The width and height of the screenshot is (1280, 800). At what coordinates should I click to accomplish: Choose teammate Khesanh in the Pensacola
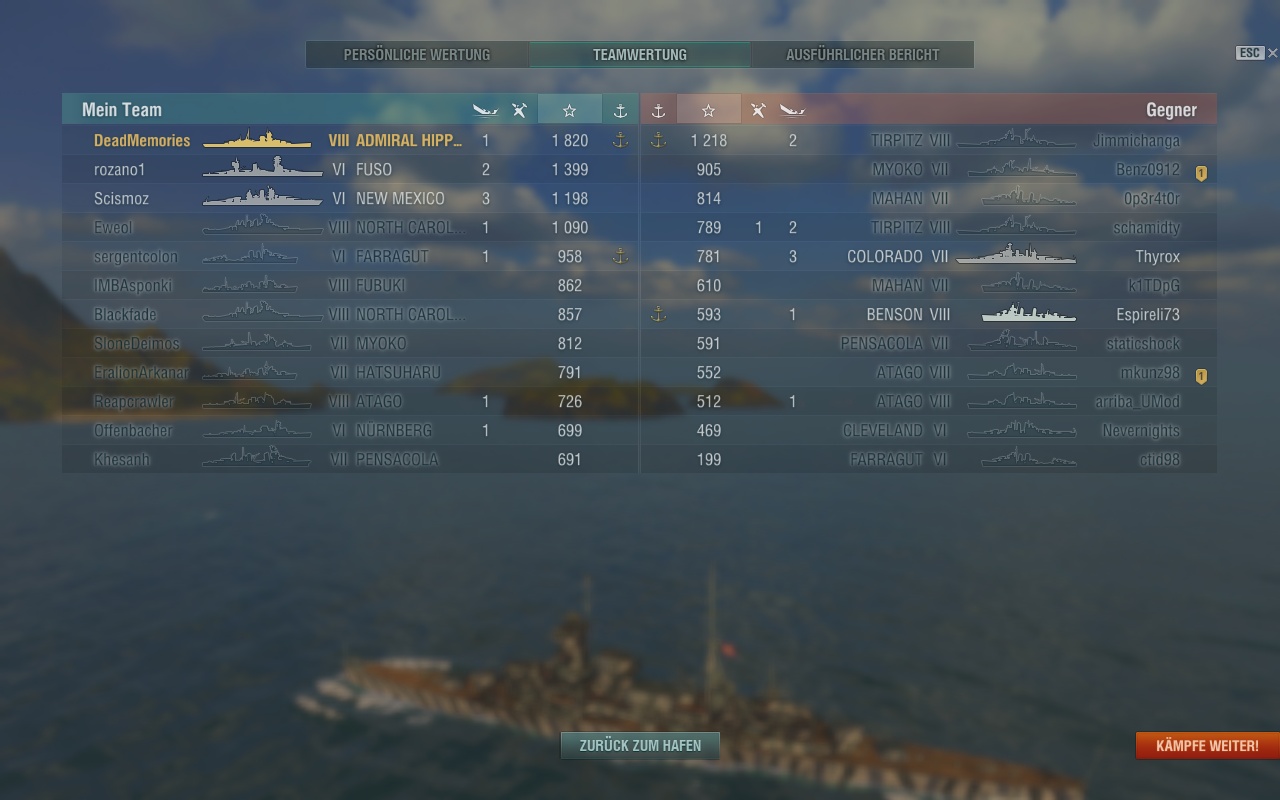coord(123,460)
